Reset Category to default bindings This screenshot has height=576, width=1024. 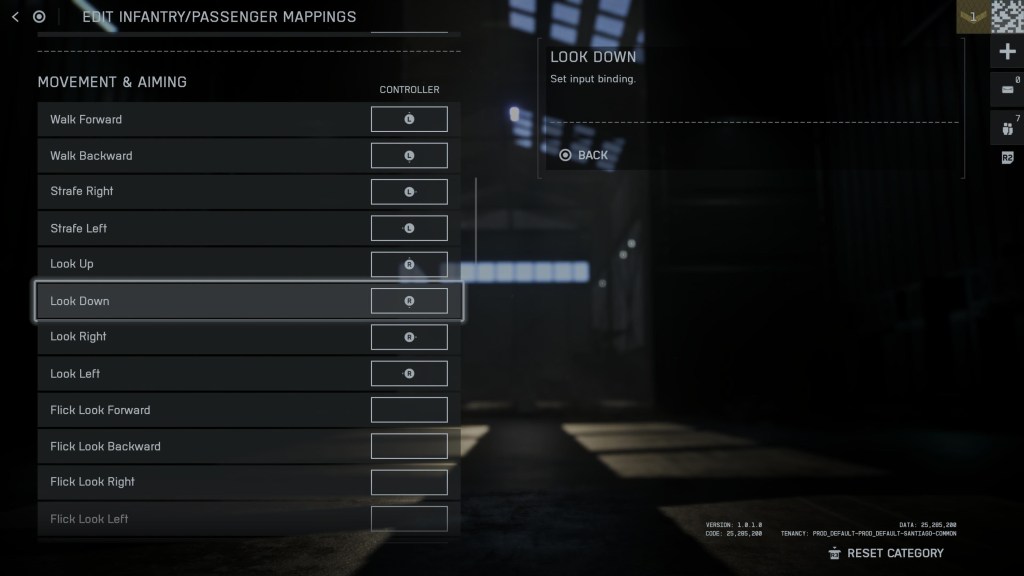886,553
